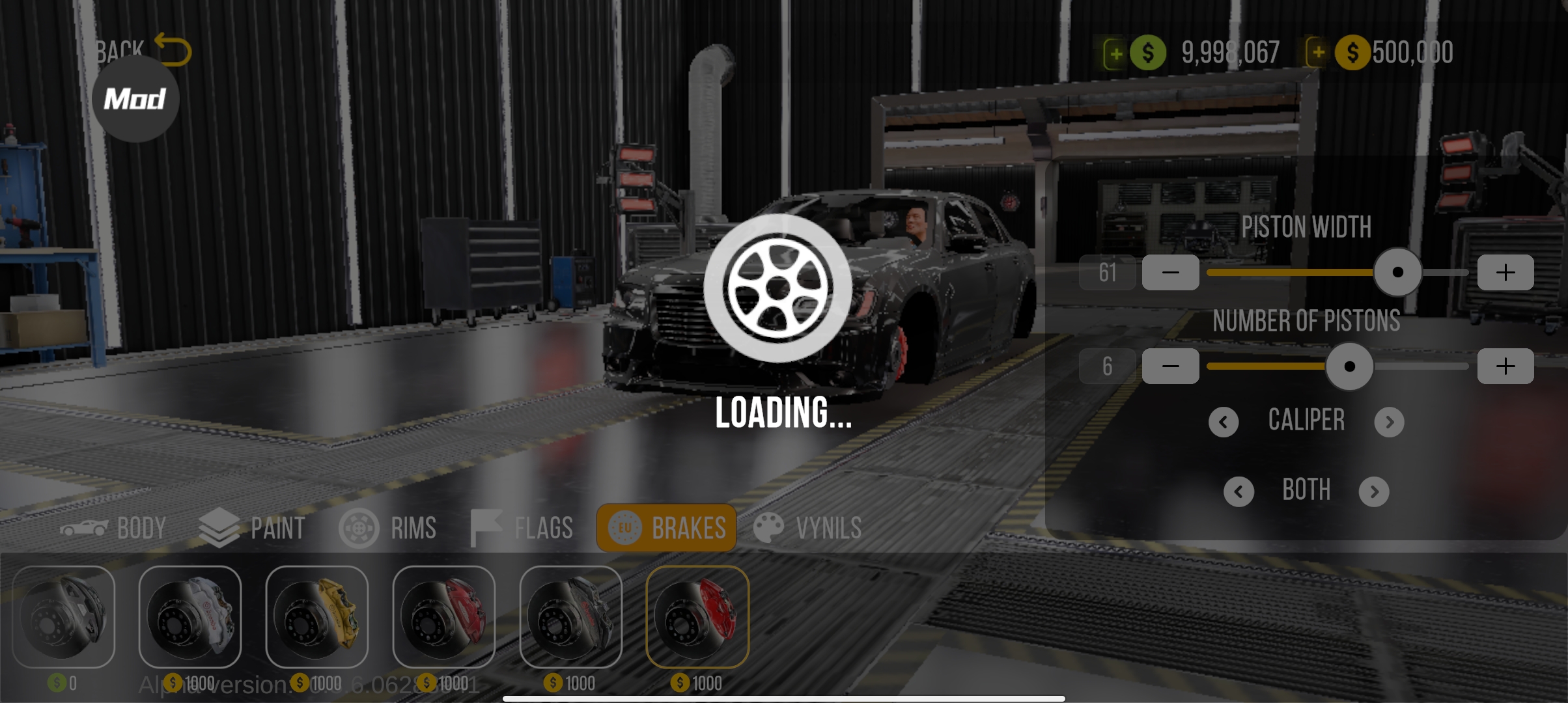
Task: Select the white brake caliper thumbnail
Action: 190,616
